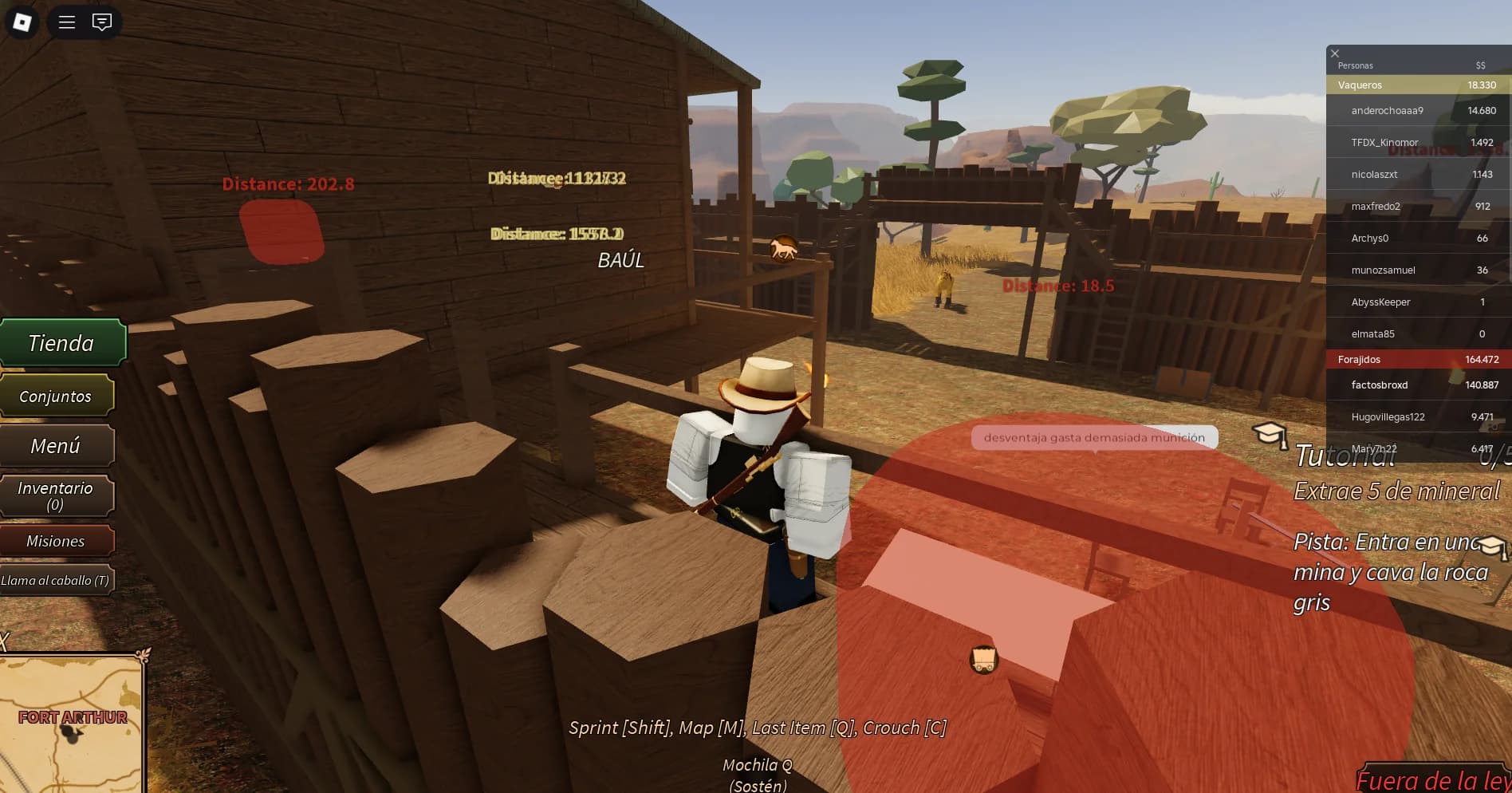Expand the Personas column header
1512x793 pixels.
[x=1355, y=65]
